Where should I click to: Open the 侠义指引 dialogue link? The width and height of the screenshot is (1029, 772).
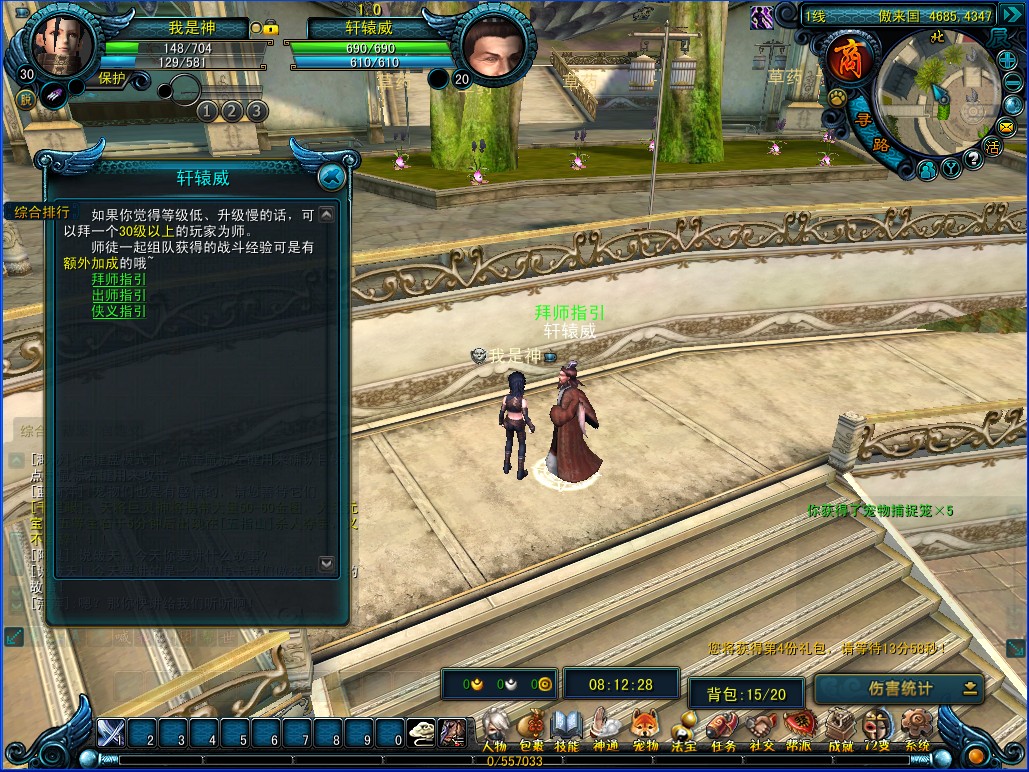click(x=119, y=311)
